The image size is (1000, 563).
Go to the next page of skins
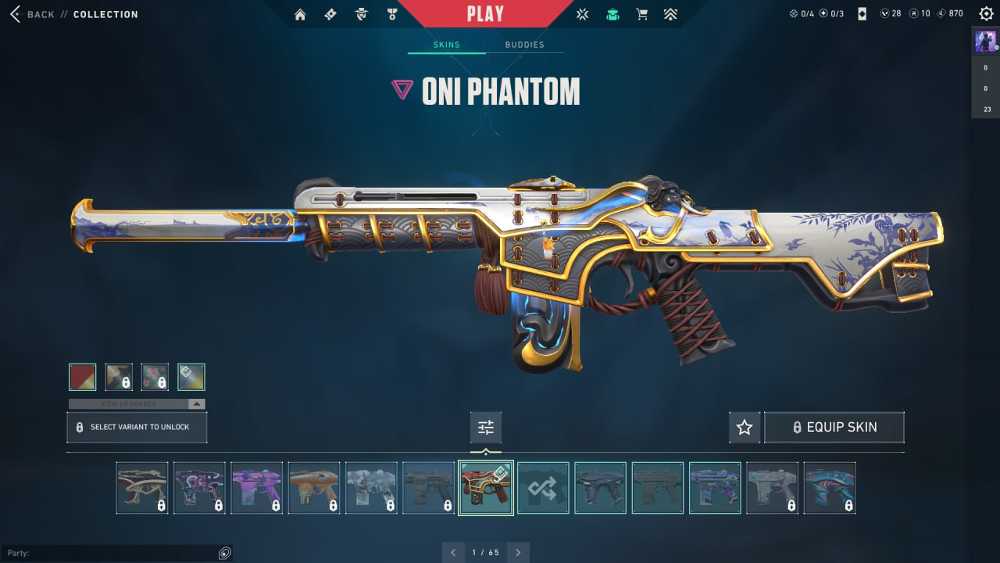518,552
